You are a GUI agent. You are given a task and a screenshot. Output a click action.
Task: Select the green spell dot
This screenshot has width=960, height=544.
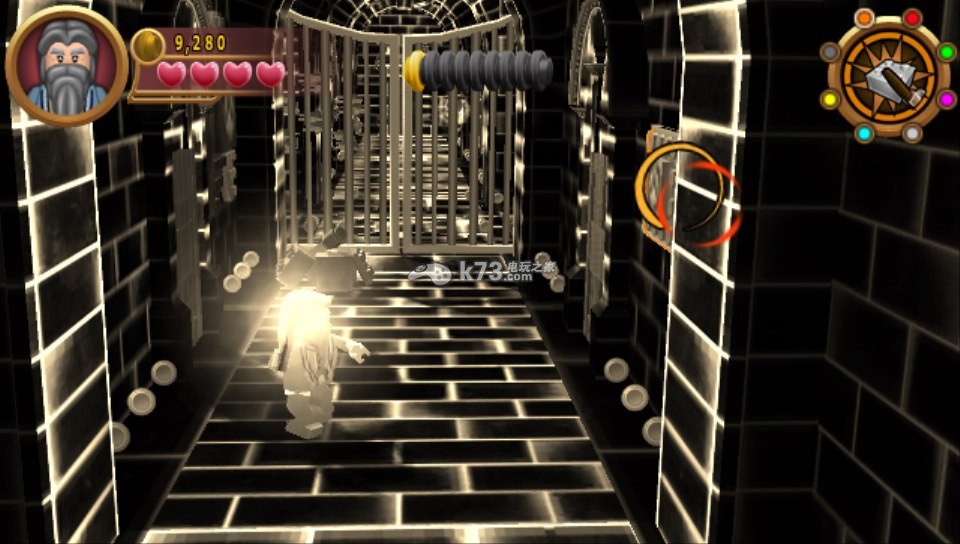[x=946, y=52]
